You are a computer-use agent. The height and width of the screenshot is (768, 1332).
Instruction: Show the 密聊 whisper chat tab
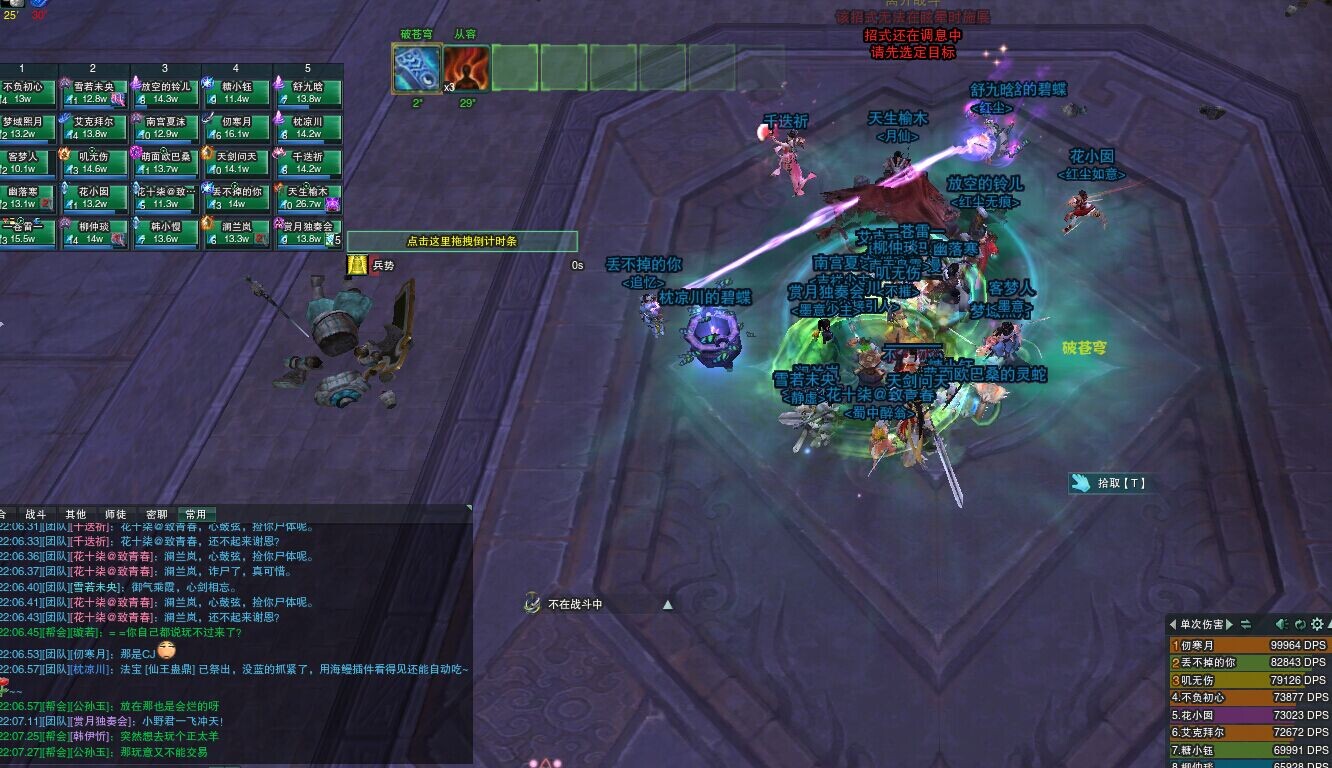tap(157, 514)
